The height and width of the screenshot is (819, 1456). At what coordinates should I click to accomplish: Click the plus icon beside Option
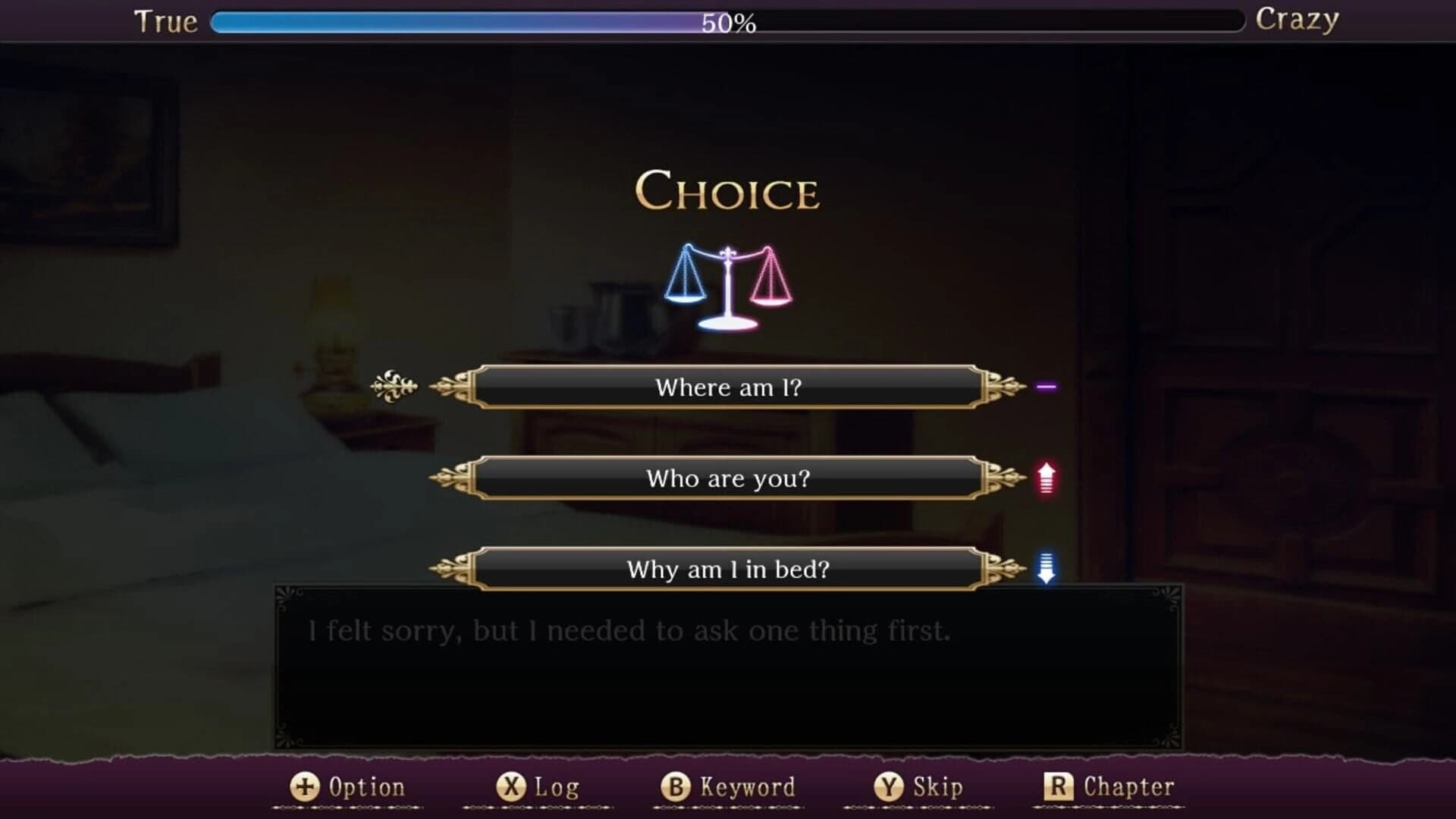pos(303,786)
